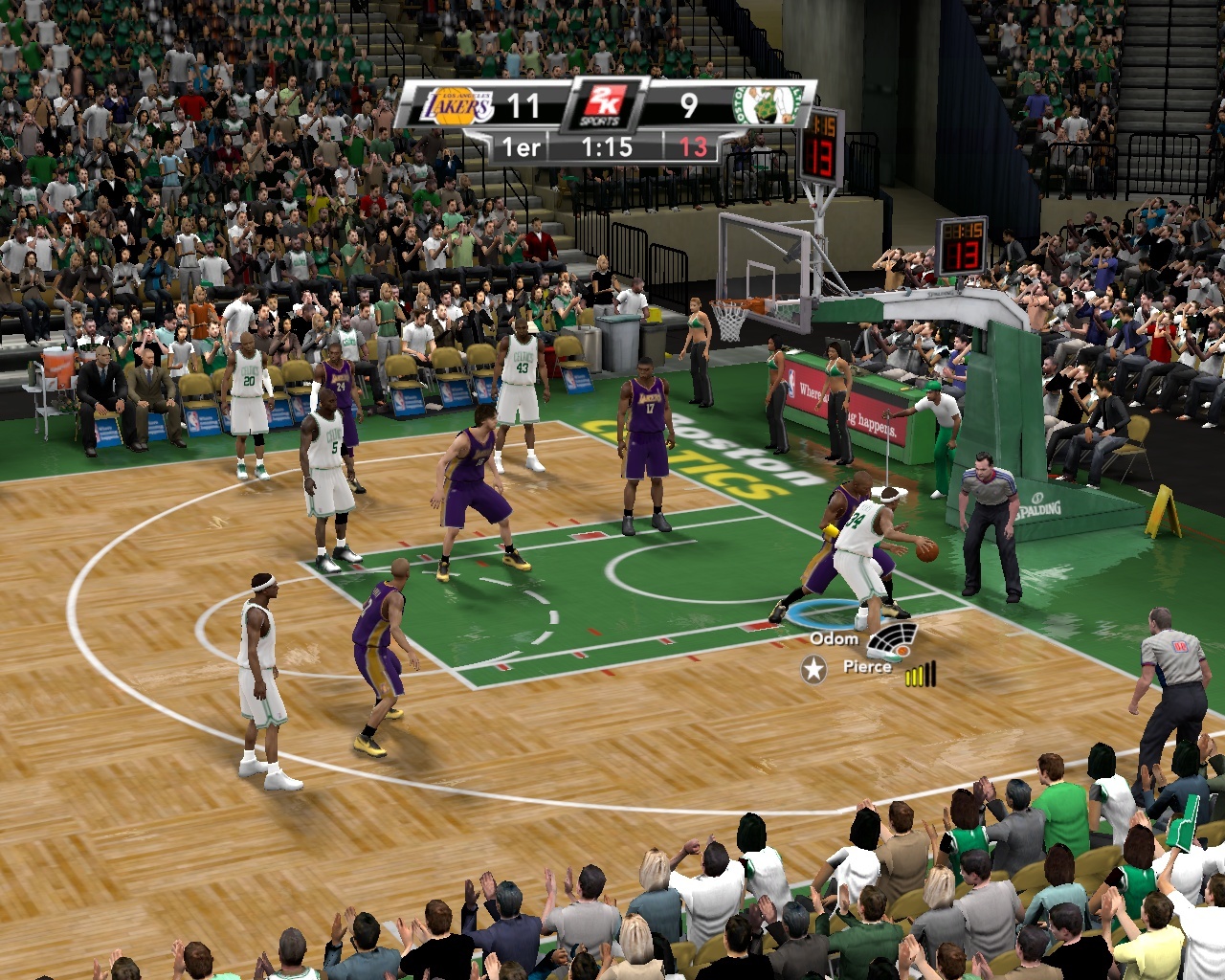Click the Lakers logo on the scoreboard
1225x980 pixels.
(x=457, y=105)
